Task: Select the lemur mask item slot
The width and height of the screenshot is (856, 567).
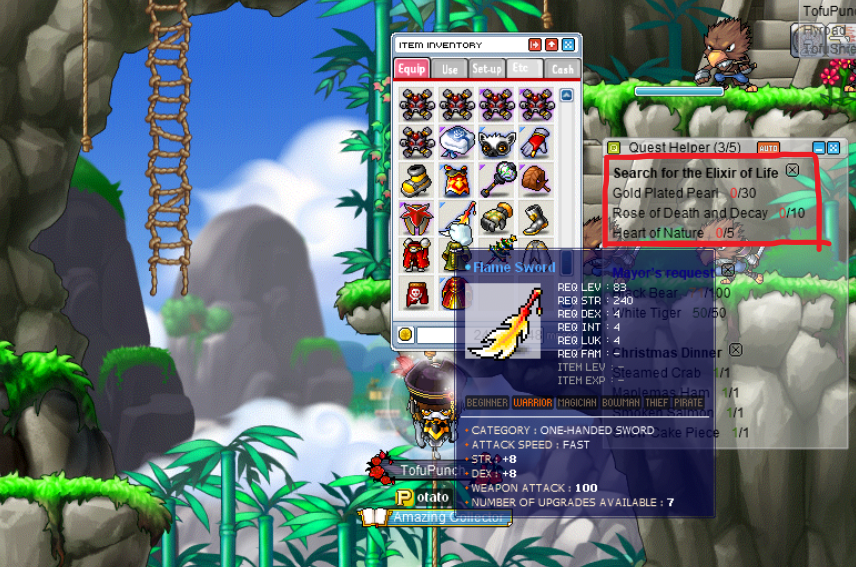Action: click(495, 141)
